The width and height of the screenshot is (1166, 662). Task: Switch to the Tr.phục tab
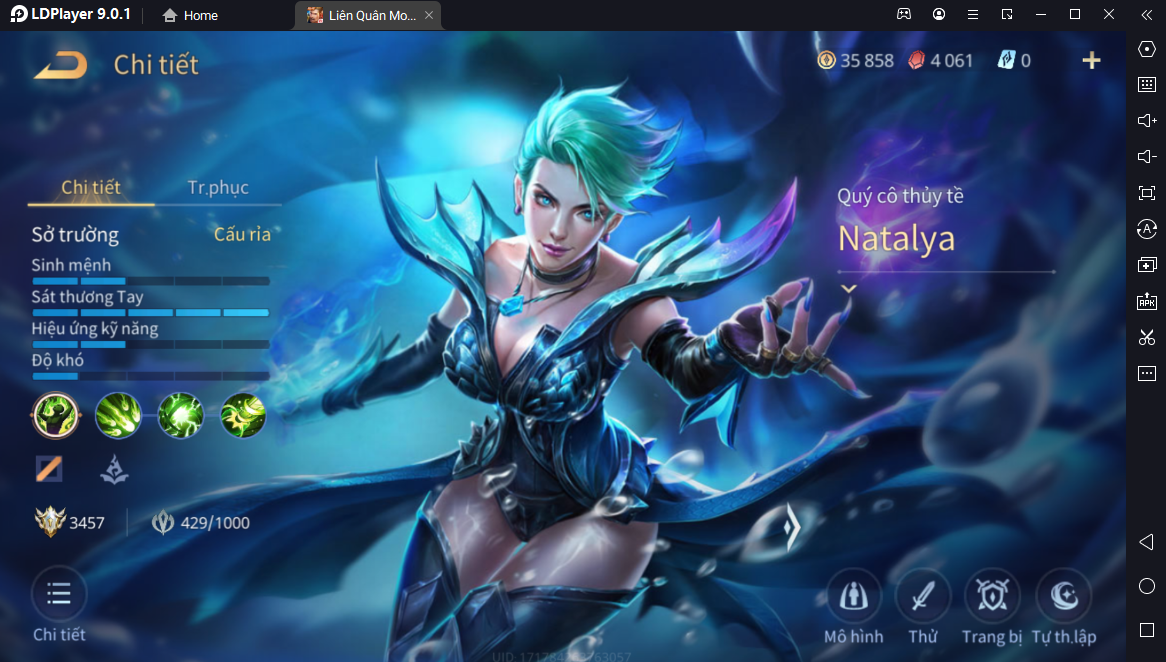[x=218, y=188]
